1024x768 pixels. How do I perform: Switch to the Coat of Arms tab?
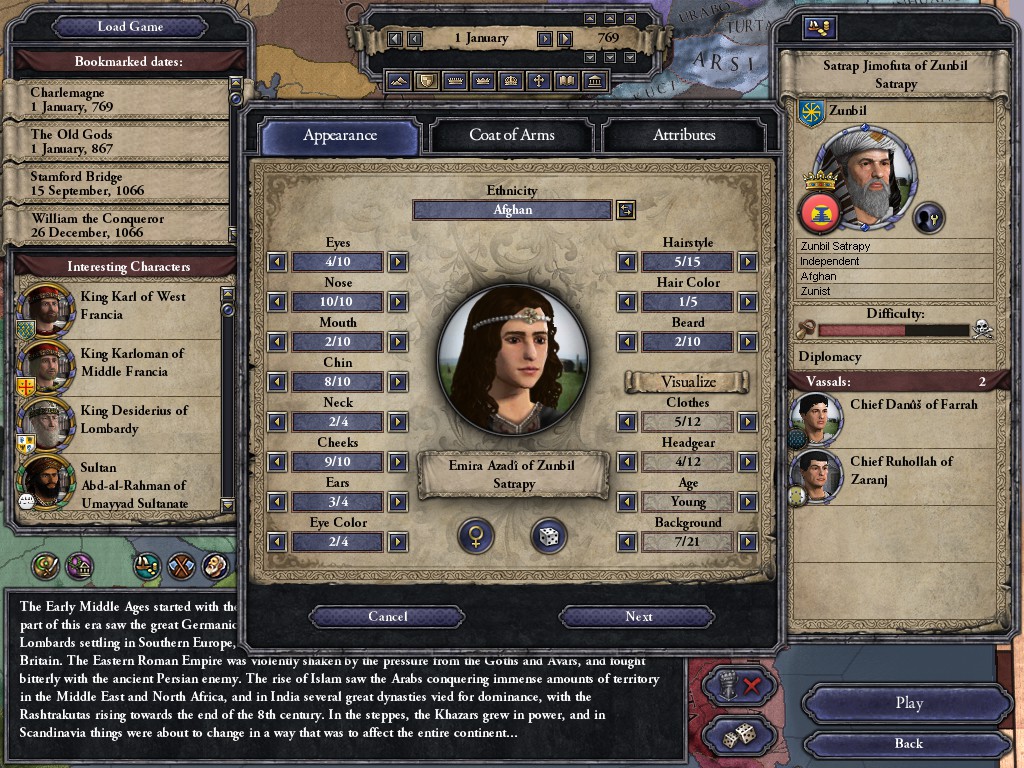point(511,135)
